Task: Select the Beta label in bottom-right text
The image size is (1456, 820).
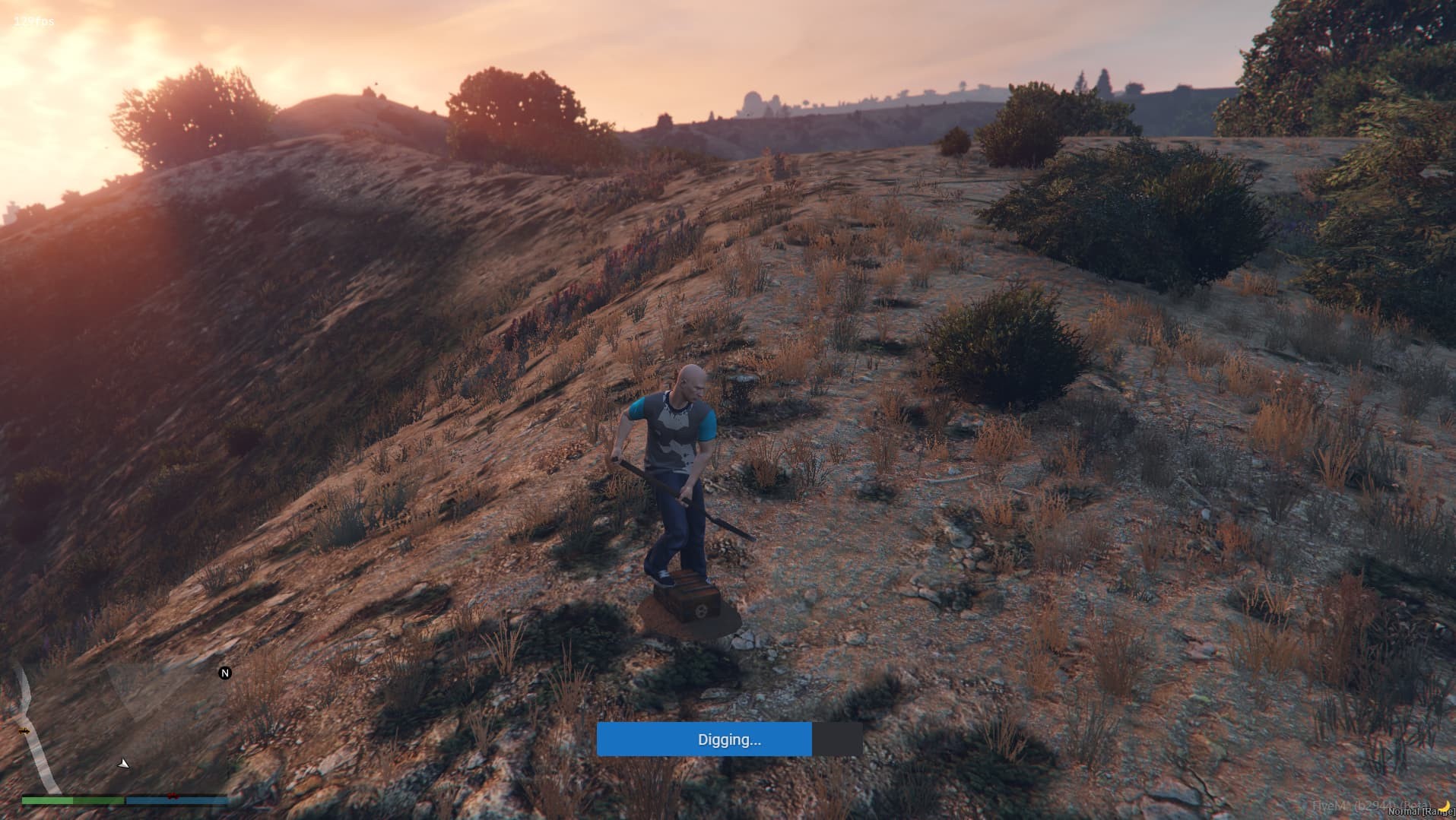Action: click(1412, 803)
